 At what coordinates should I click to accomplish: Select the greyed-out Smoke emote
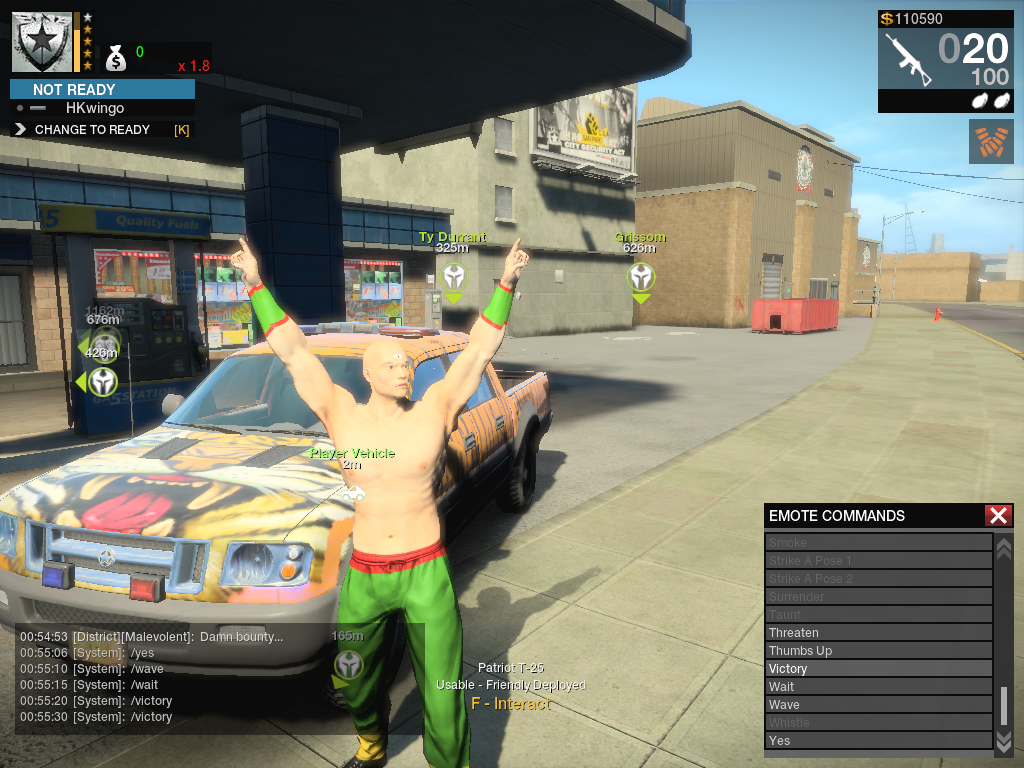pyautogui.click(x=878, y=543)
